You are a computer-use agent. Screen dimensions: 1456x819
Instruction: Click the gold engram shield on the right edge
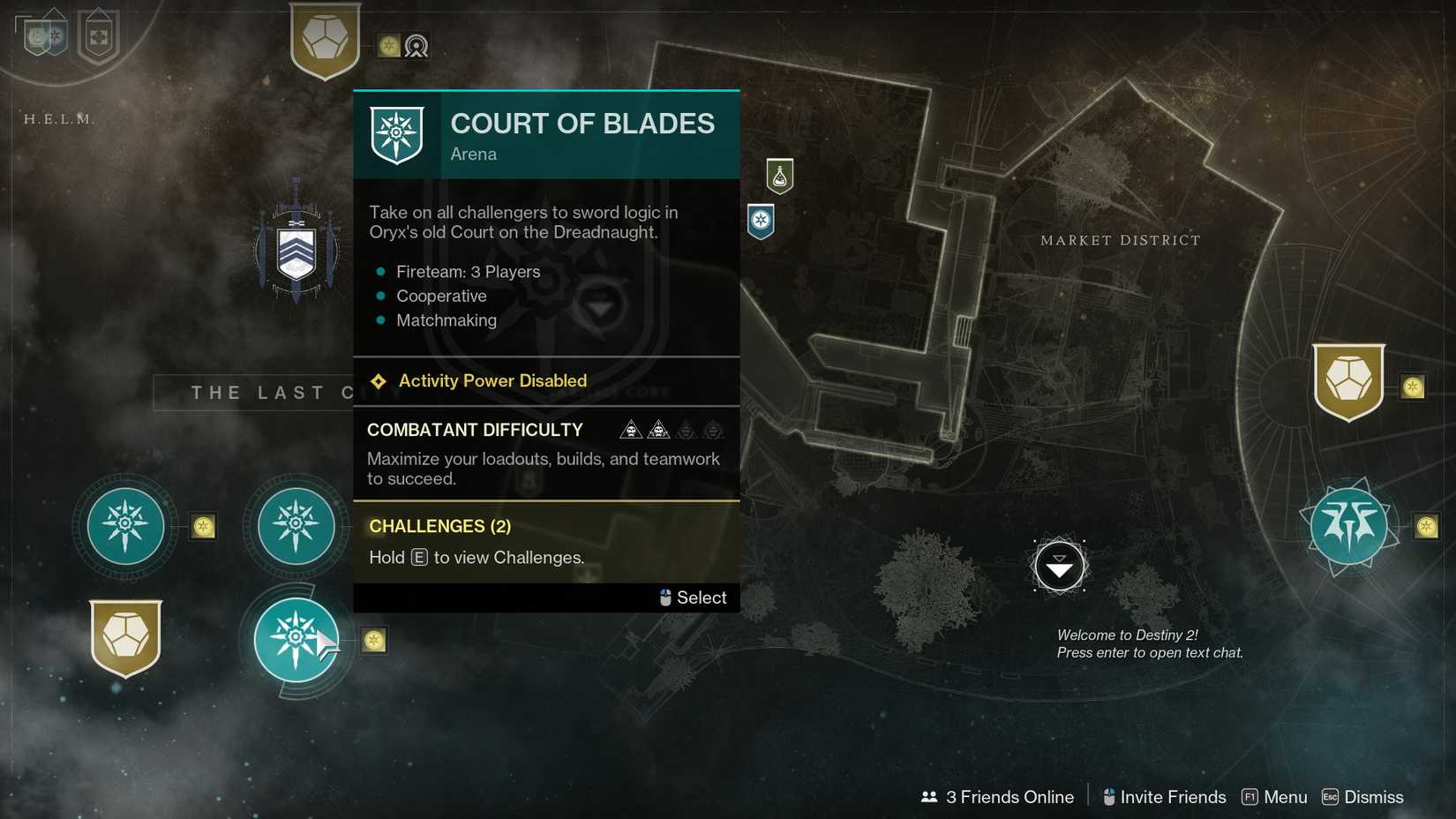1350,379
